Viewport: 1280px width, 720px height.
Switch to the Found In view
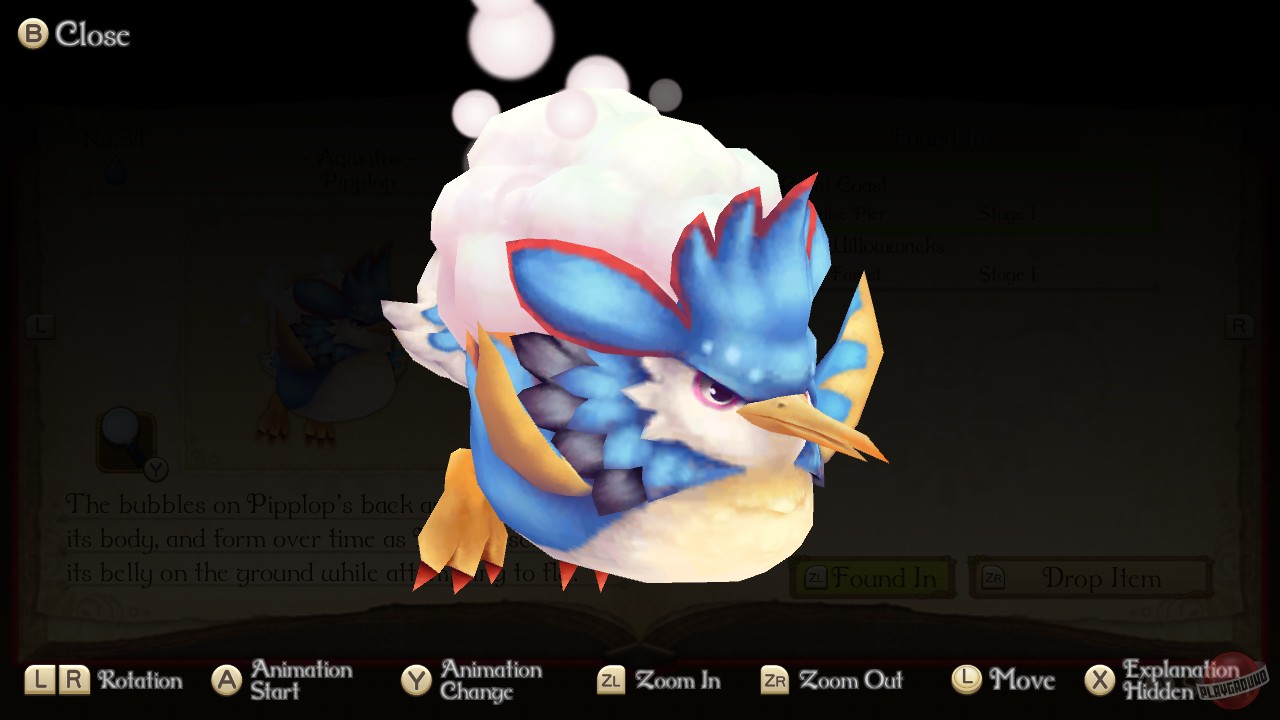coord(873,577)
